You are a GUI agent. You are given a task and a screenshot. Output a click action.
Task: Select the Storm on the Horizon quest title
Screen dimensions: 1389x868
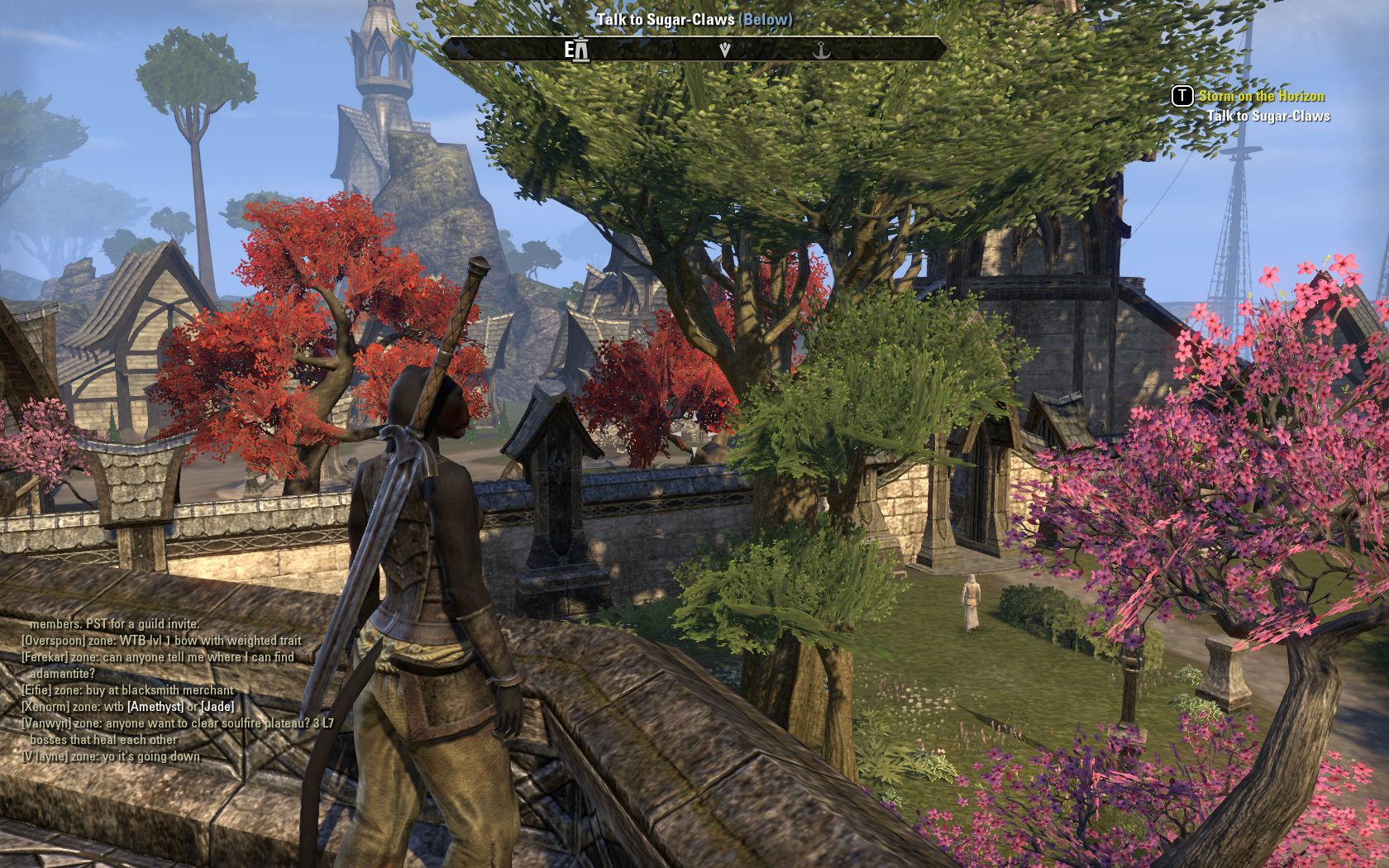[x=1261, y=97]
